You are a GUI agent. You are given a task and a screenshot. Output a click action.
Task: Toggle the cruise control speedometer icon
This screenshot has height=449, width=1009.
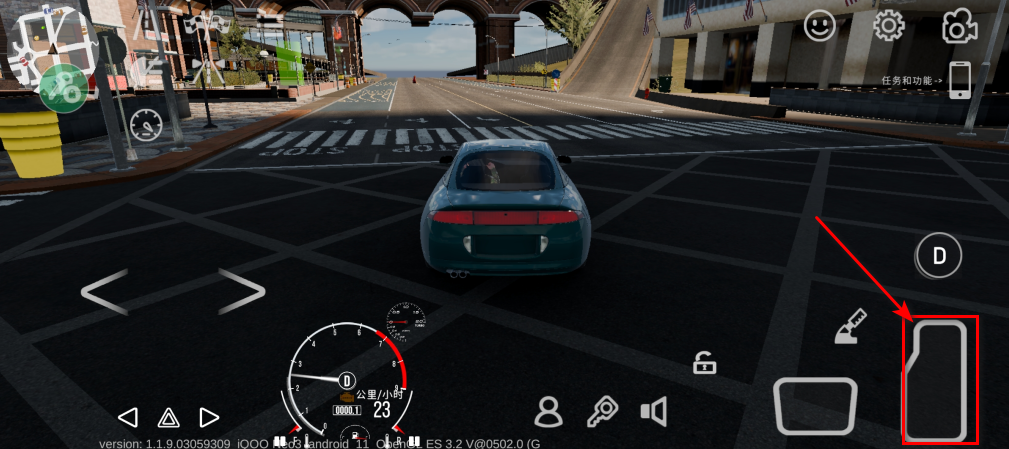[146, 124]
